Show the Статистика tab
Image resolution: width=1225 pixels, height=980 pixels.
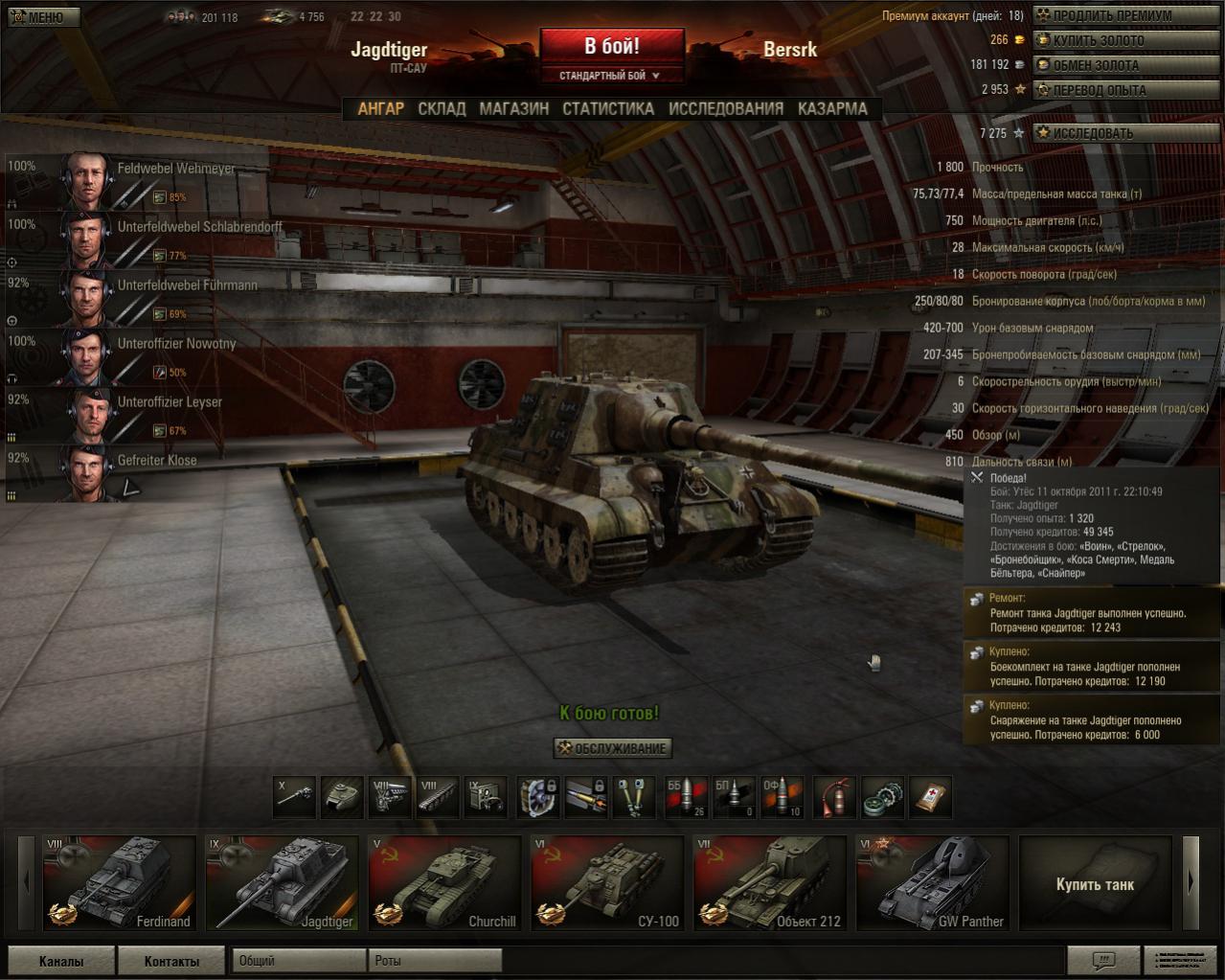(608, 109)
